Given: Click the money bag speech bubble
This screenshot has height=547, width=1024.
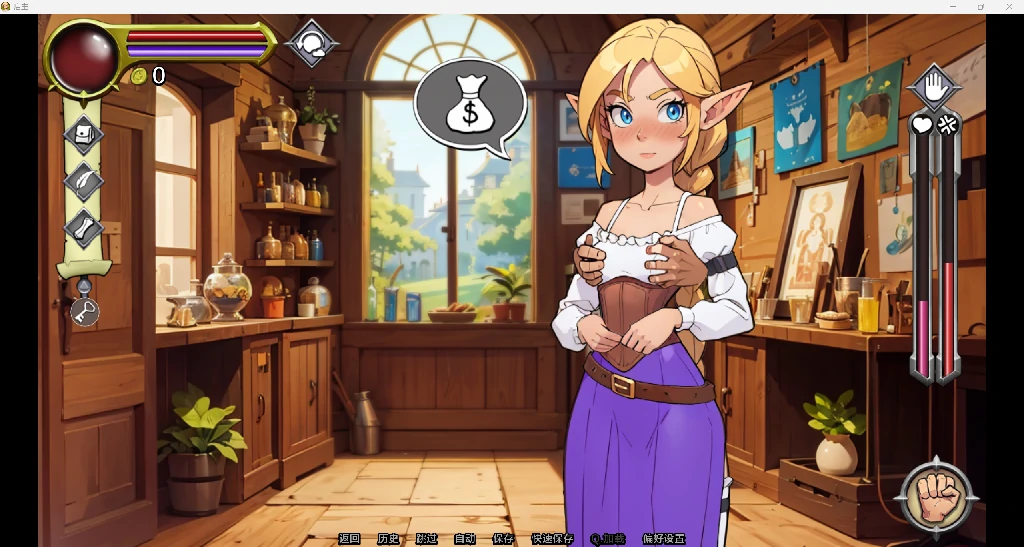Looking at the screenshot, I should pyautogui.click(x=470, y=105).
